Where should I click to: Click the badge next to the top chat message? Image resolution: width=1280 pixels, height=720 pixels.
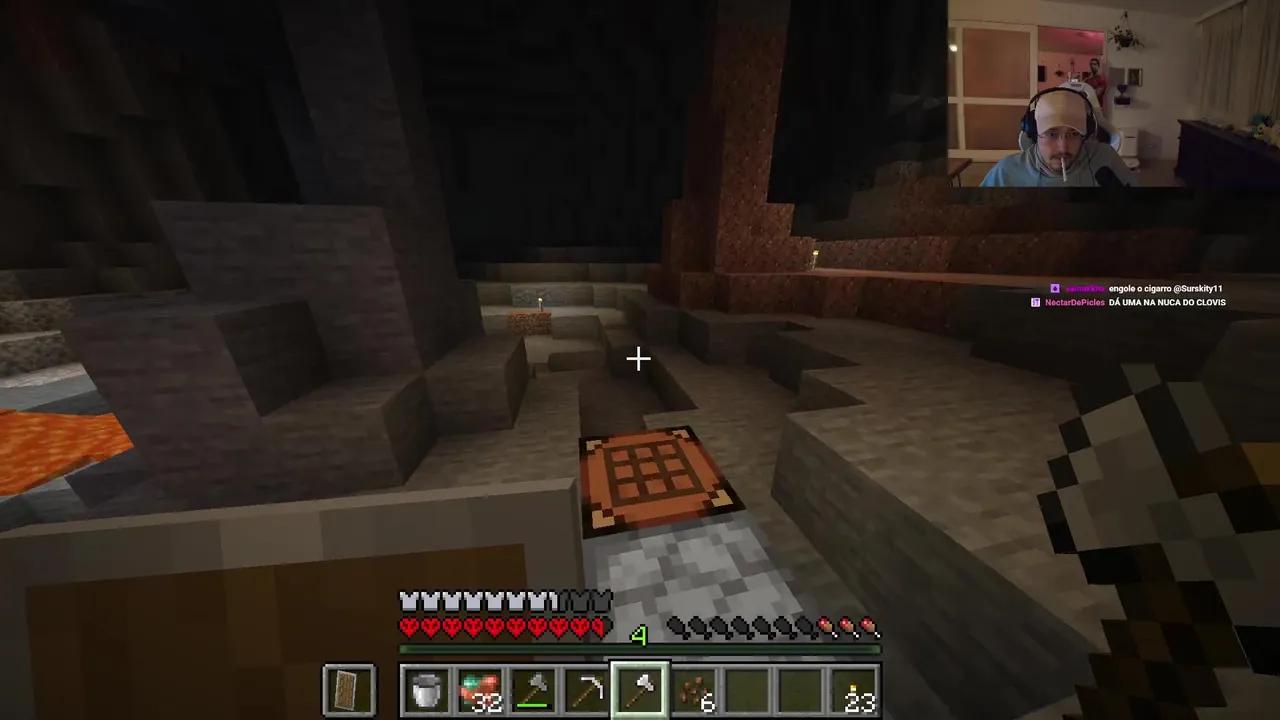click(x=1054, y=288)
